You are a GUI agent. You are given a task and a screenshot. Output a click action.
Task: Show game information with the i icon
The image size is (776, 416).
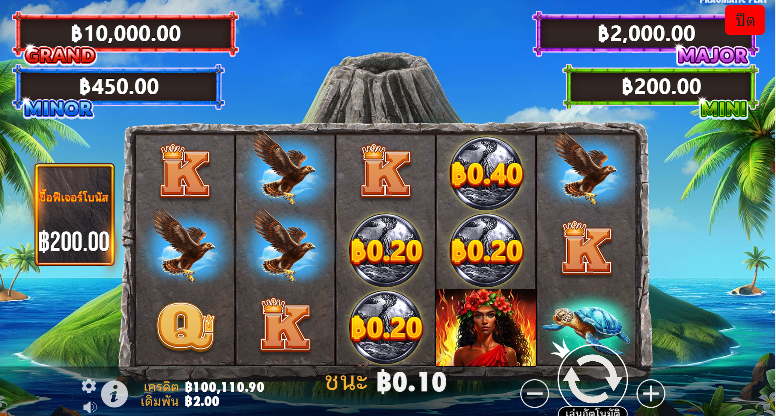coord(114,393)
